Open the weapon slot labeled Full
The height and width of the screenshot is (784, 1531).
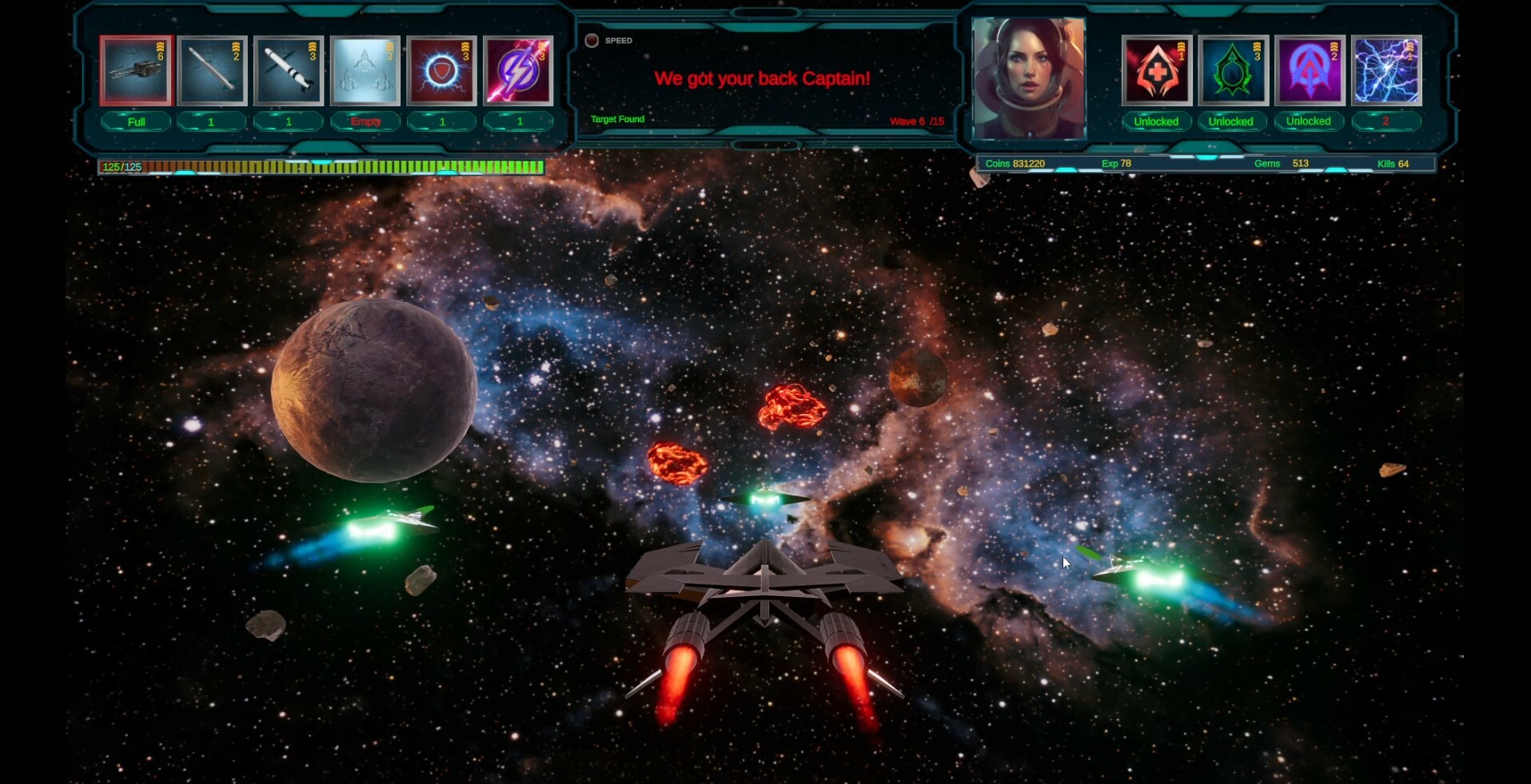[135, 121]
